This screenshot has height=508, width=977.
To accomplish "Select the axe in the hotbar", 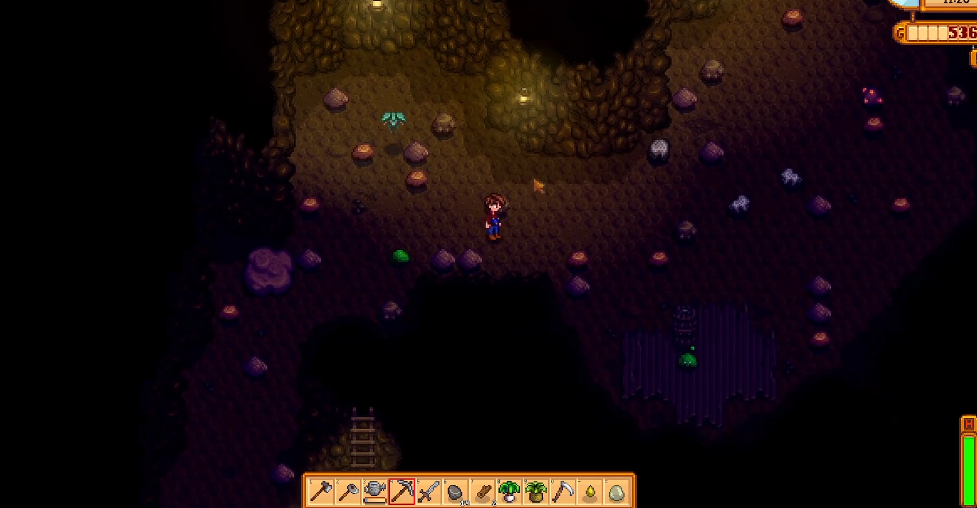I will (321, 491).
